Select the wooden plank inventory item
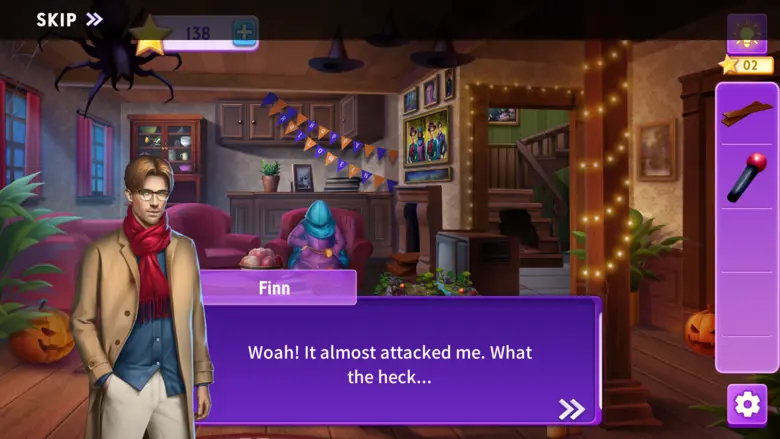The image size is (780, 439). (746, 113)
